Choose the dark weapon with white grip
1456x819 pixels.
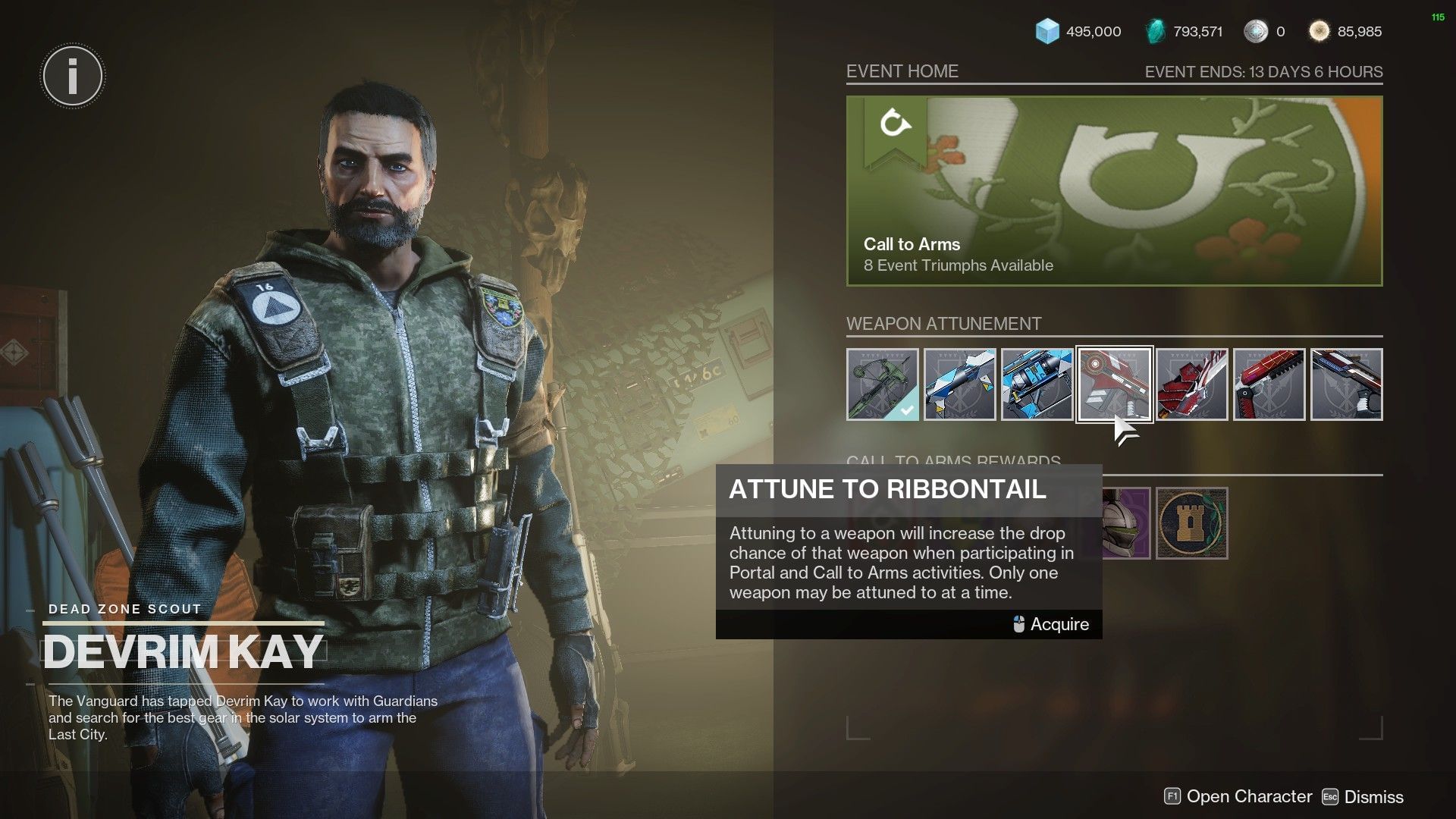click(x=1346, y=384)
